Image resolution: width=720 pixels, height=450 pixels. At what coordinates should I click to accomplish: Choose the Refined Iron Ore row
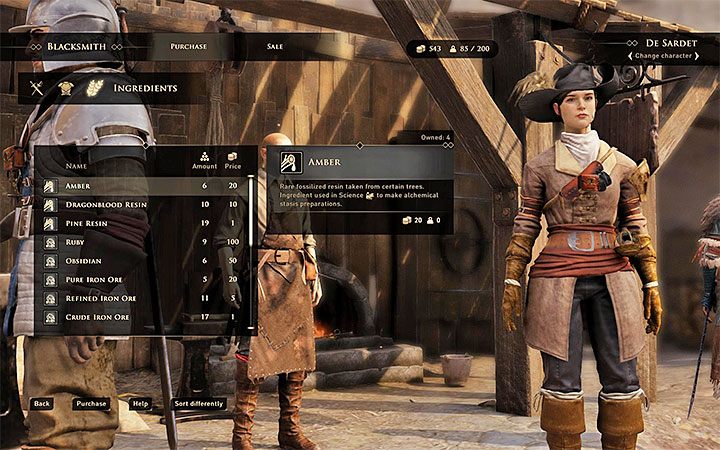tap(142, 299)
